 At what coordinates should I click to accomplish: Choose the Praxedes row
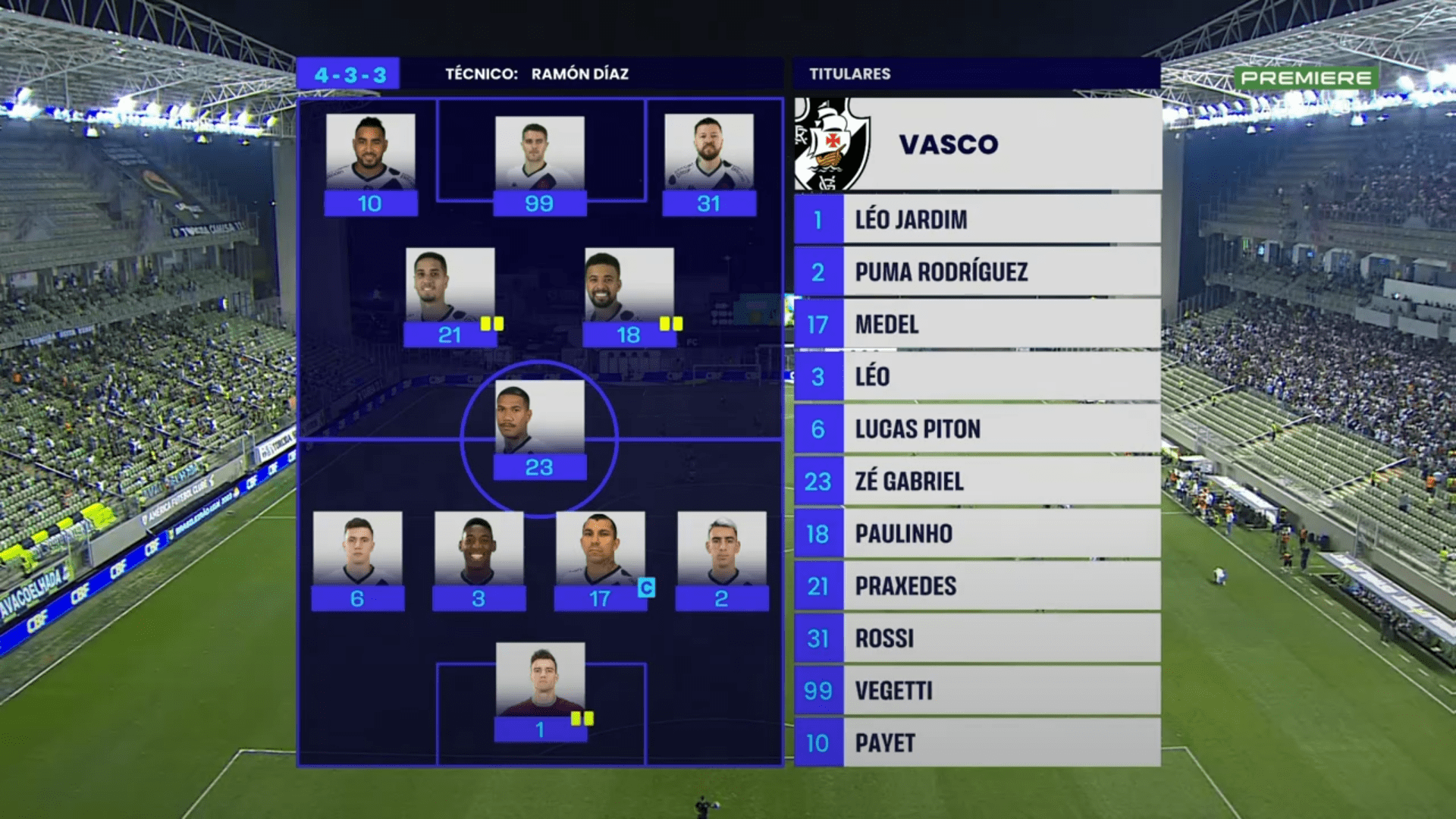(977, 586)
